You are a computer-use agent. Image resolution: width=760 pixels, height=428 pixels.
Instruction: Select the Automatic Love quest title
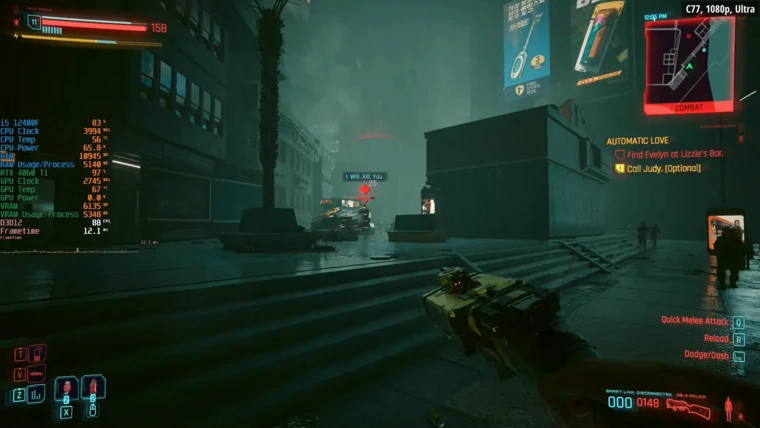point(637,141)
